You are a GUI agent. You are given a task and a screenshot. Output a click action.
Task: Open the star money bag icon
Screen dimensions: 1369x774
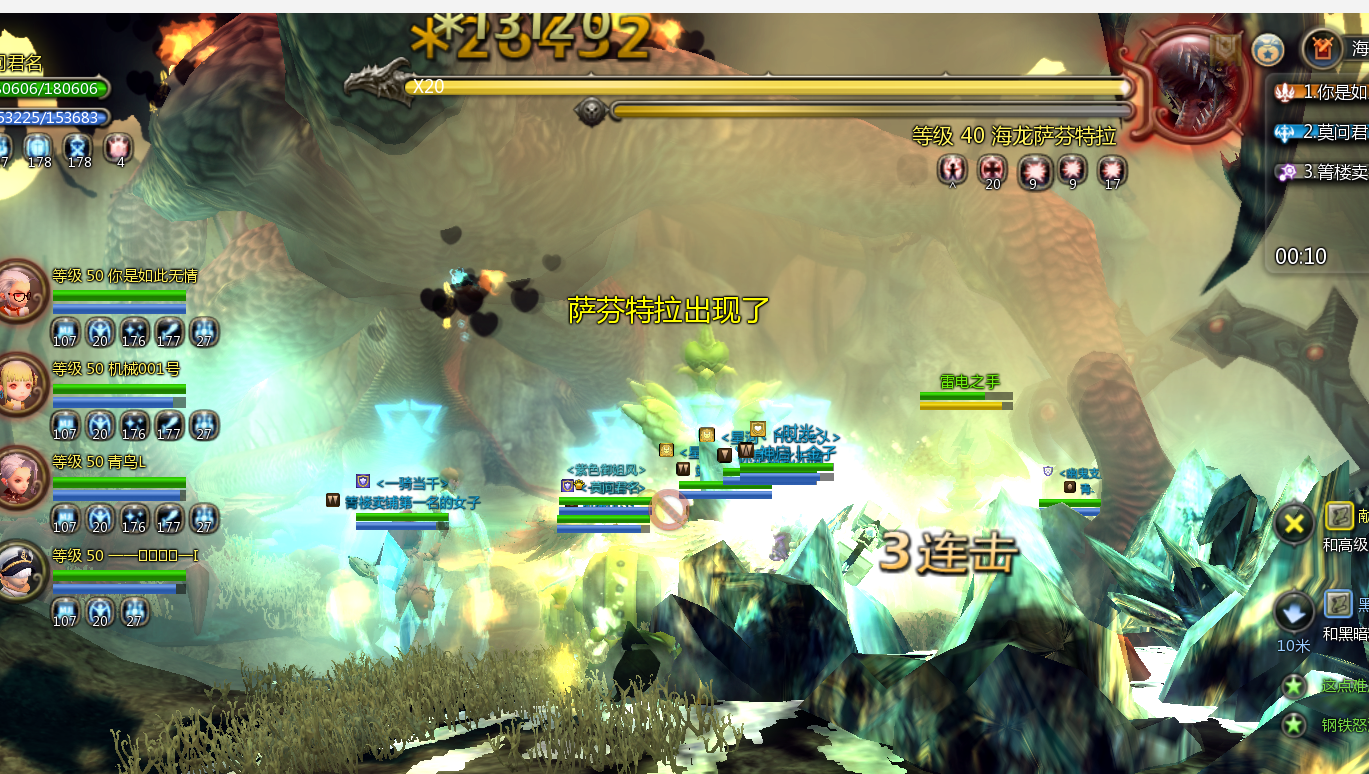click(x=1268, y=49)
